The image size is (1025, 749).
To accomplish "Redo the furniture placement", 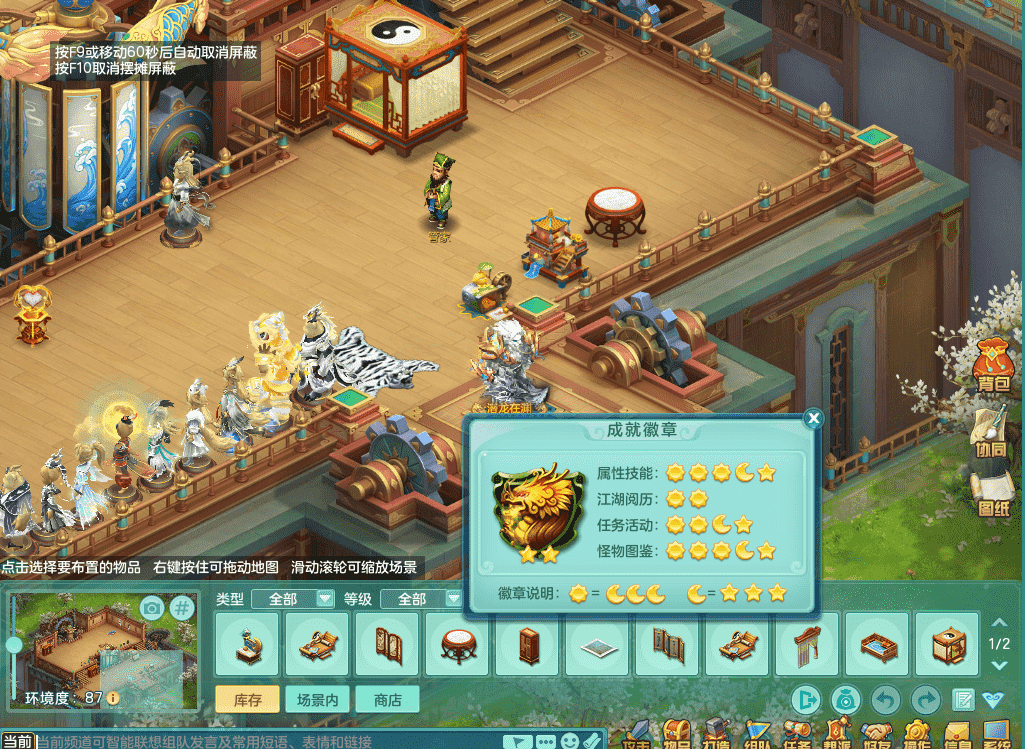I will tap(926, 699).
